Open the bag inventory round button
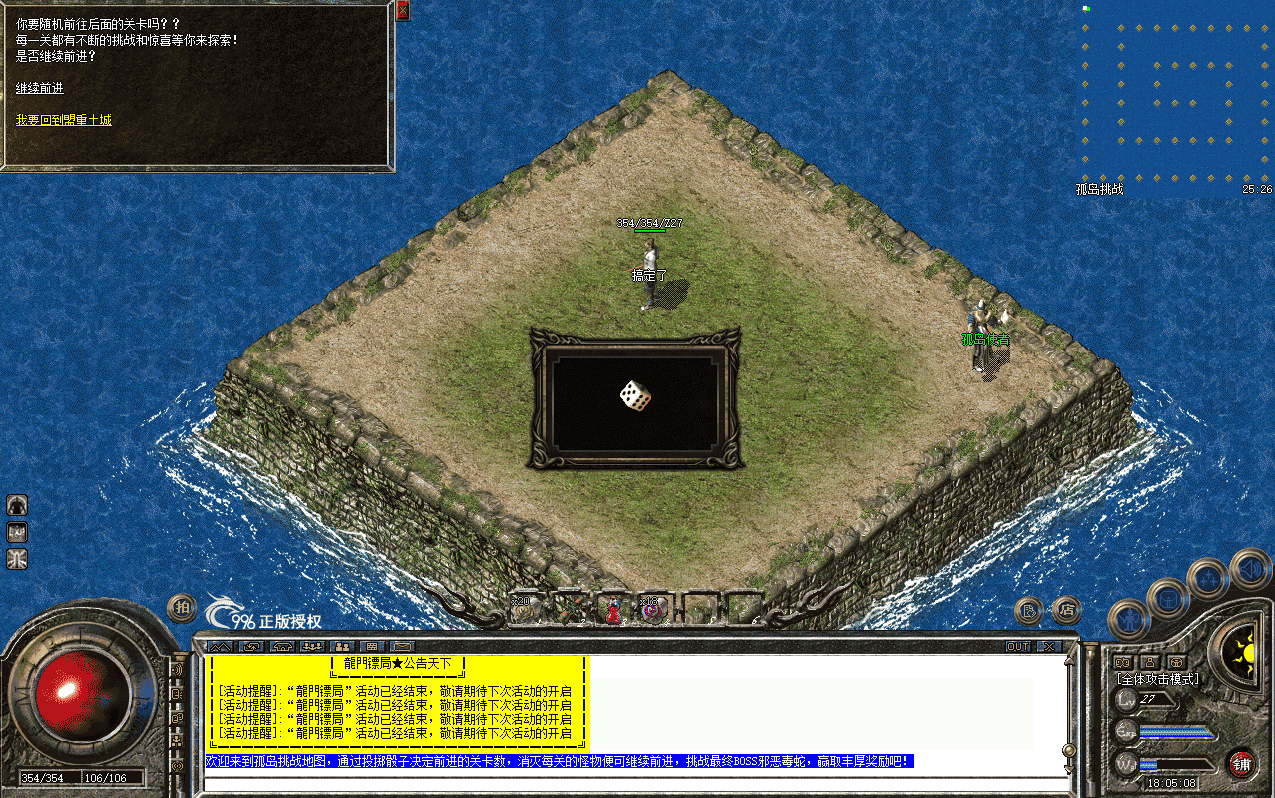 (1167, 599)
